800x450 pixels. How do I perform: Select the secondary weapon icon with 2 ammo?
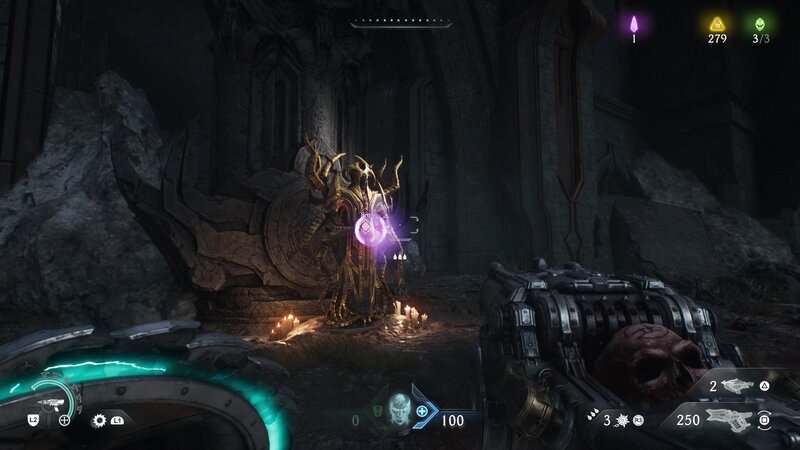[735, 385]
